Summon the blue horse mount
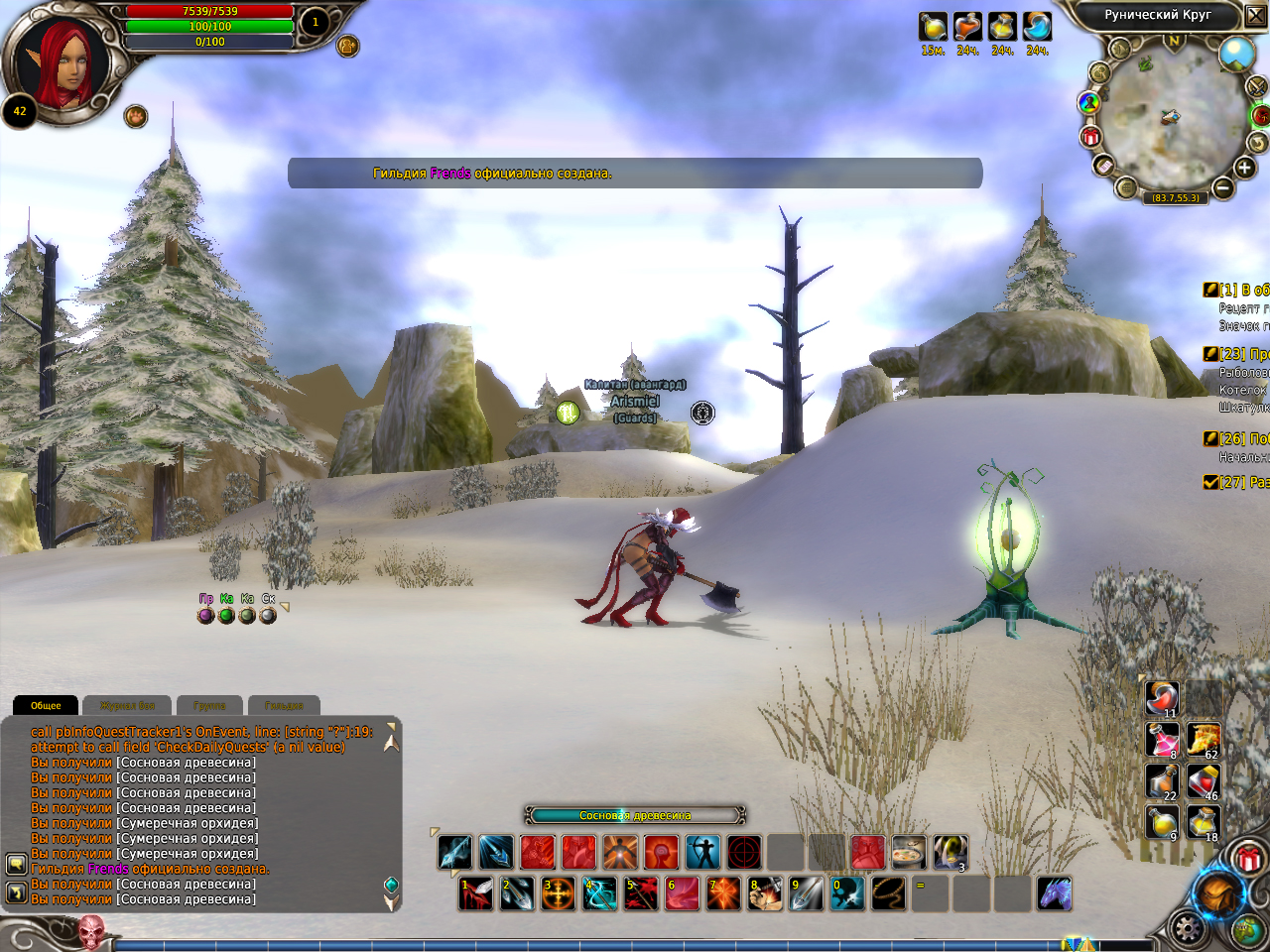The image size is (1270, 952). [x=1054, y=893]
